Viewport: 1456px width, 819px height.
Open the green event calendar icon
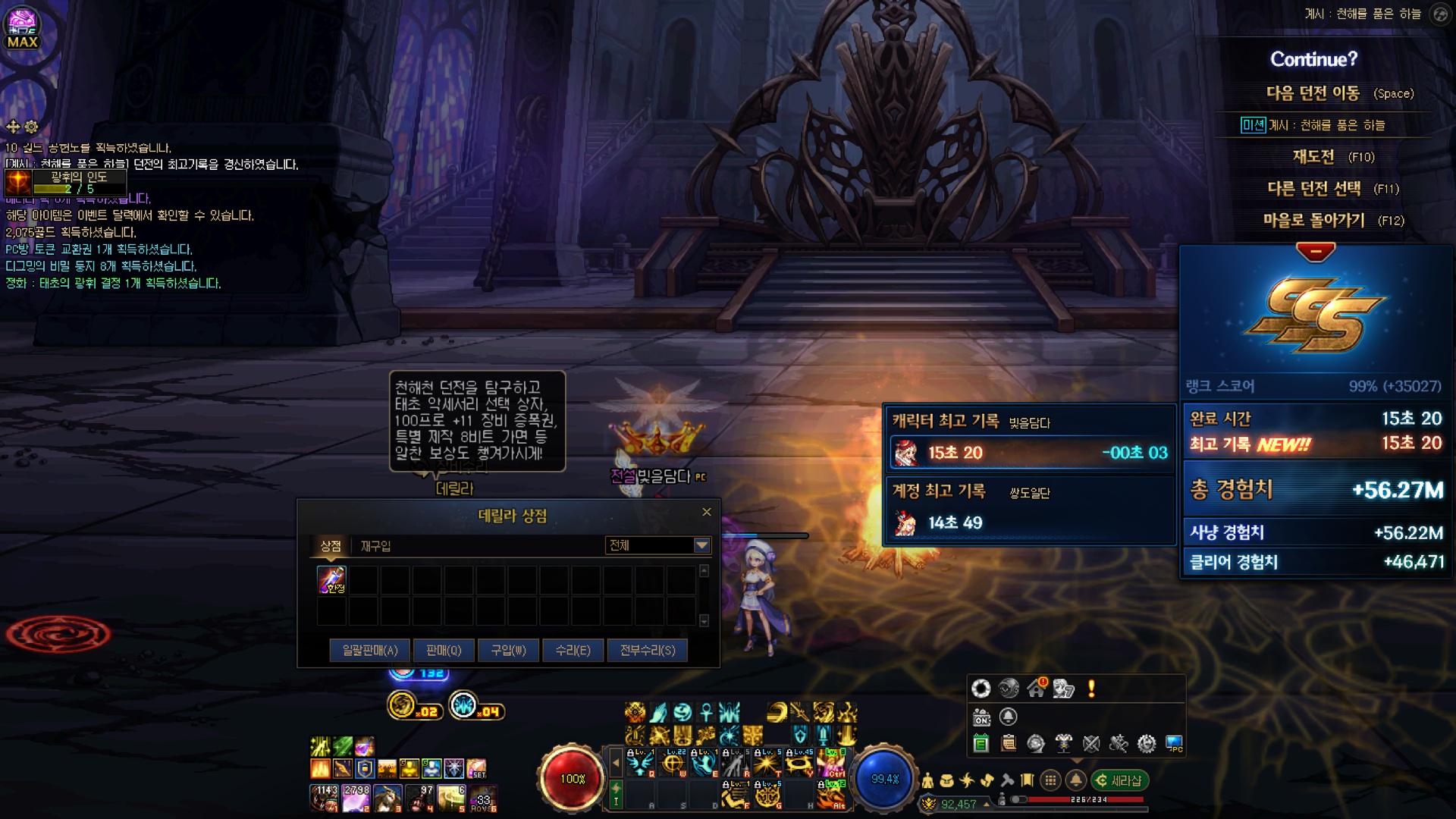[x=981, y=744]
